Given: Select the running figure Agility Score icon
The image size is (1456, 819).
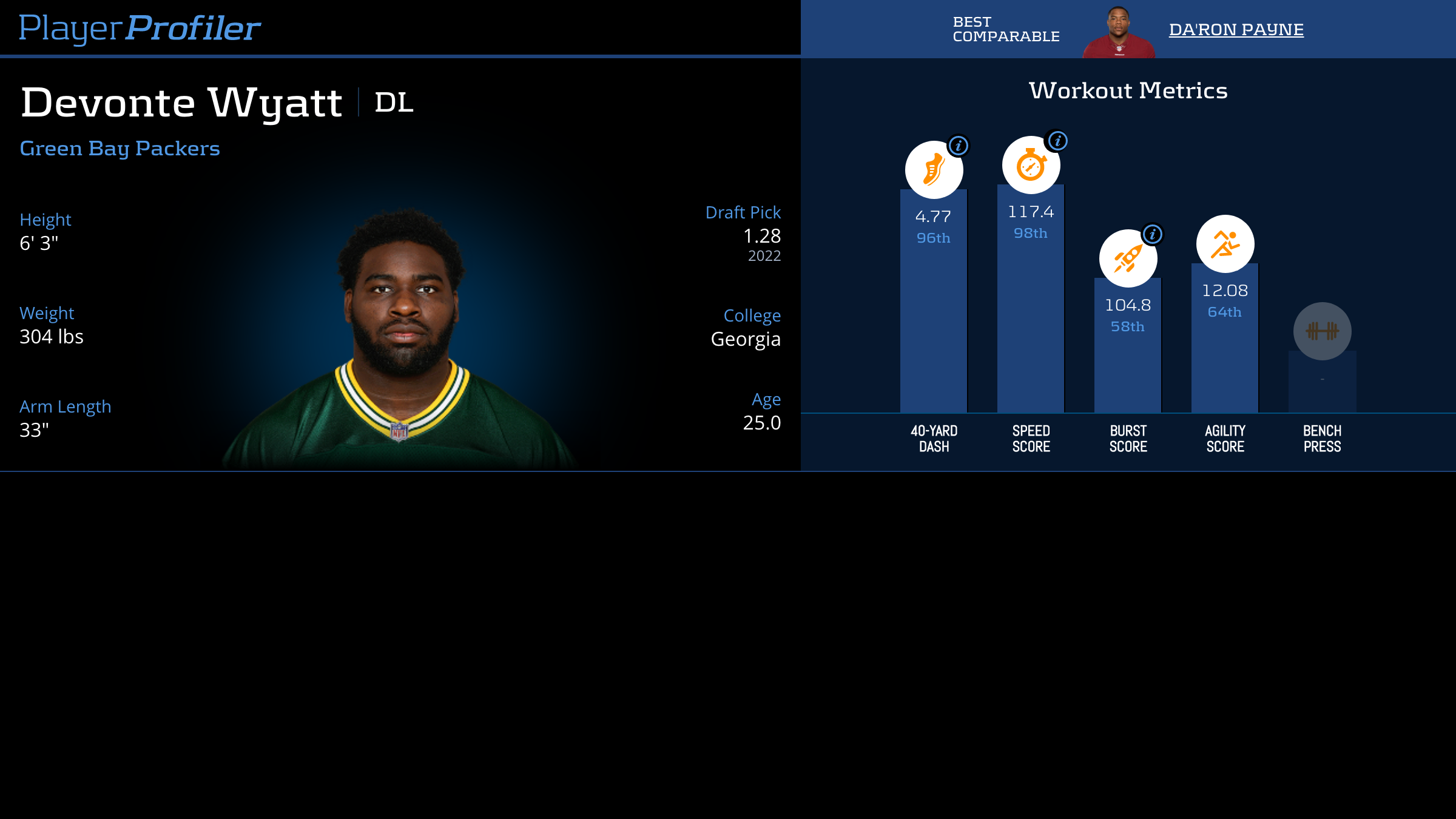Looking at the screenshot, I should point(1225,244).
